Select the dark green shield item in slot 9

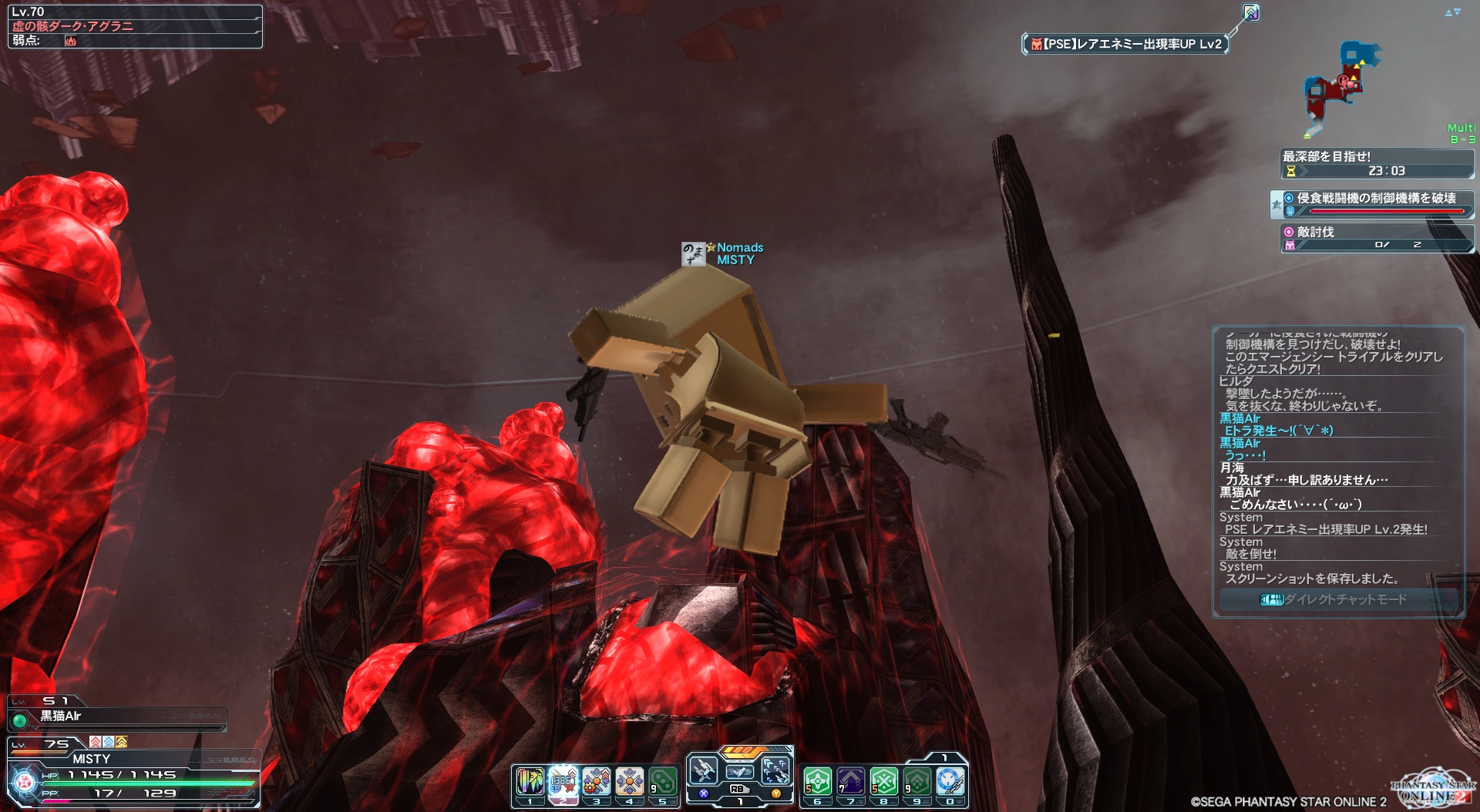coord(917,782)
